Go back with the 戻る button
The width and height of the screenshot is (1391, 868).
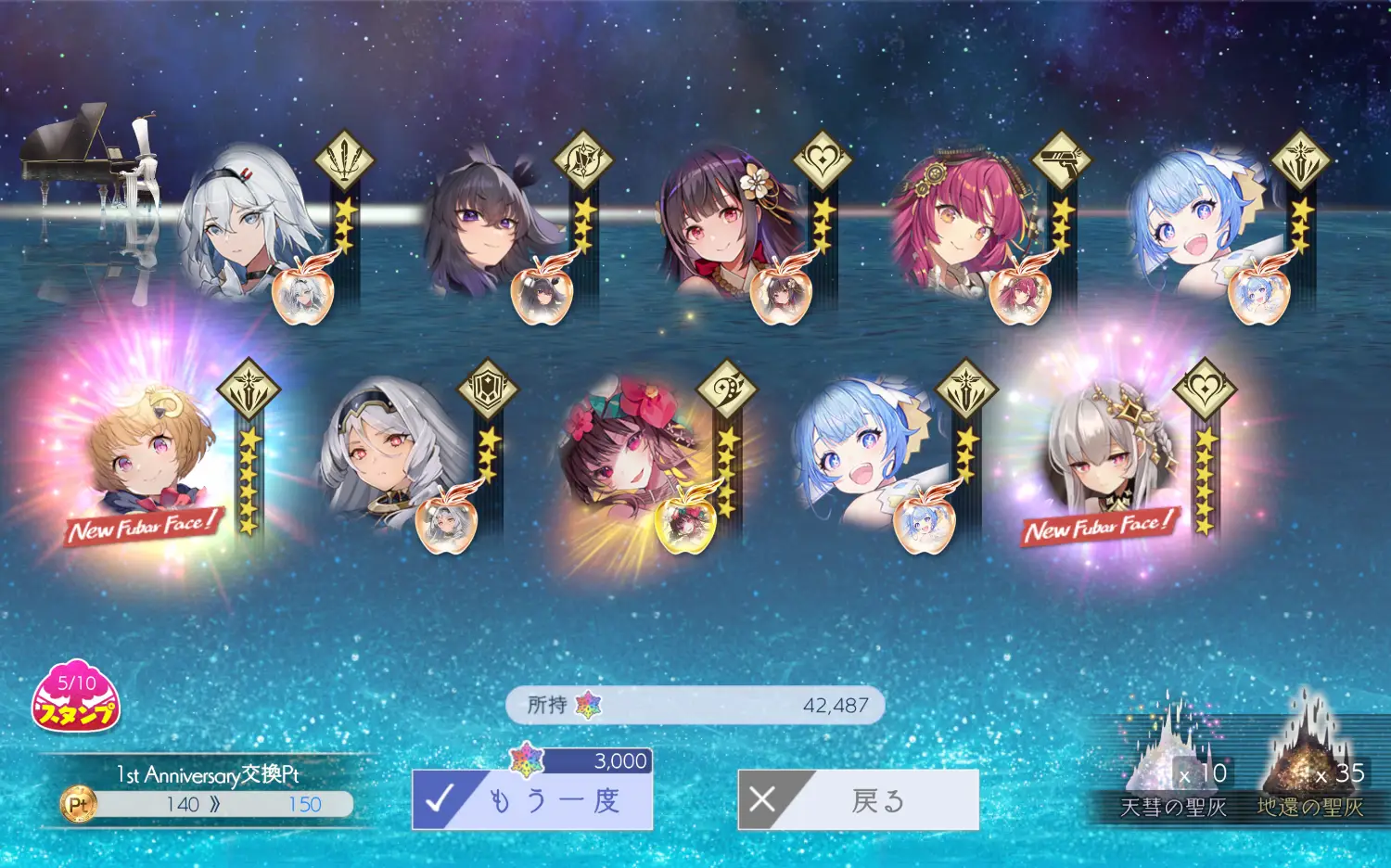[x=858, y=799]
